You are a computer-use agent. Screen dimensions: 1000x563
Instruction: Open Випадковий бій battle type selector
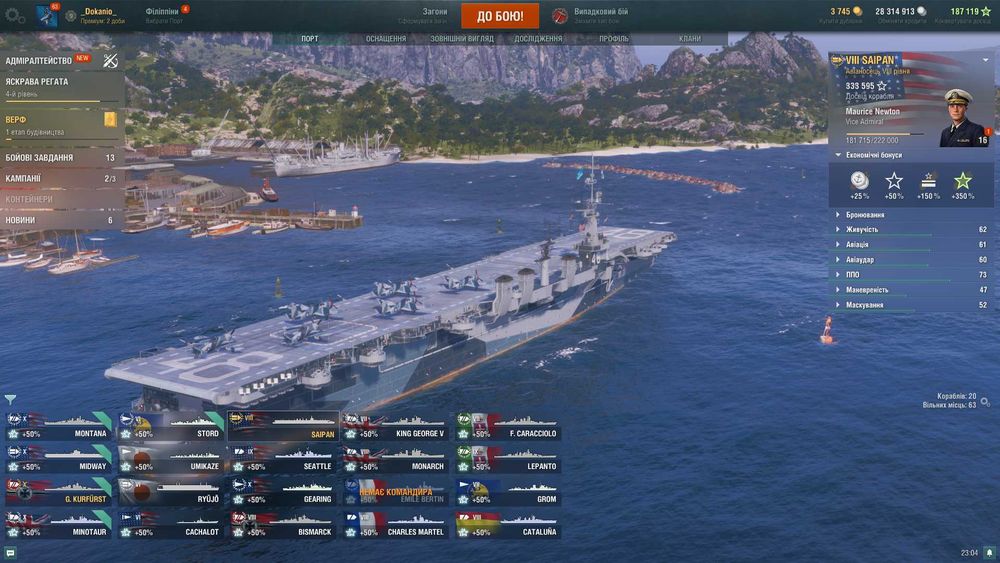coord(598,16)
